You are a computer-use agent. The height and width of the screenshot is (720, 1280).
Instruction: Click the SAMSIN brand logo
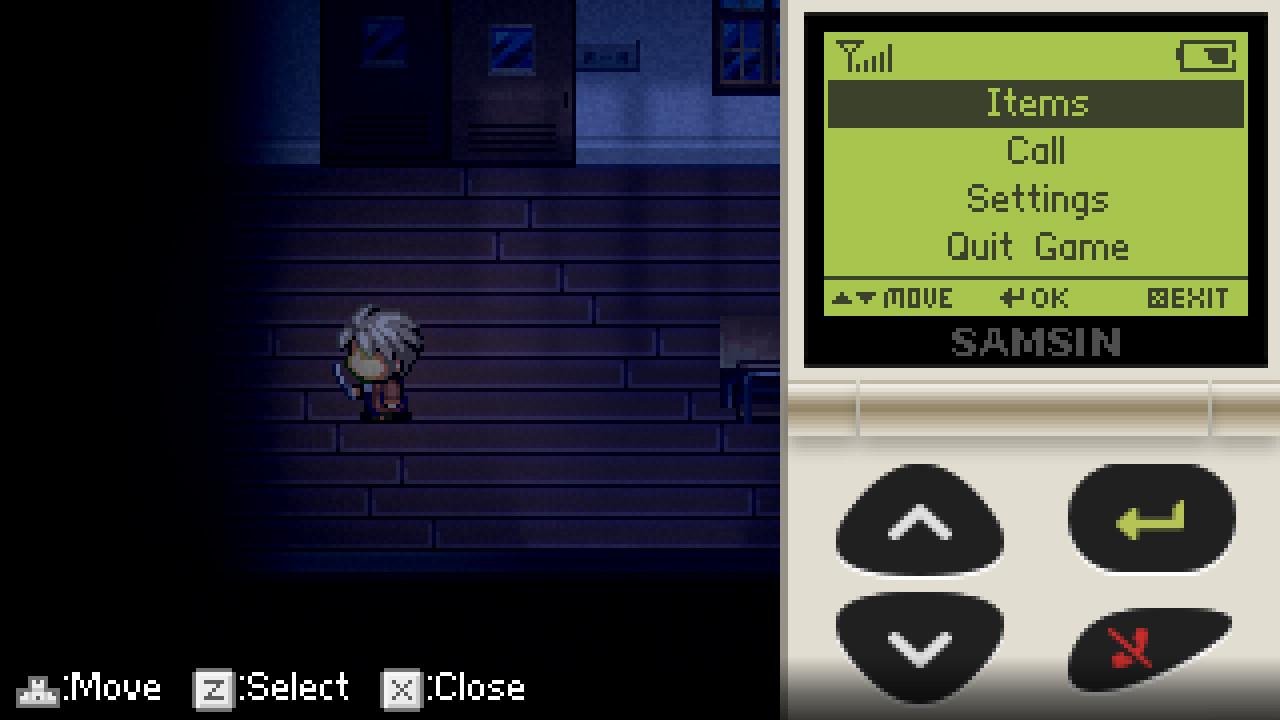[1037, 345]
